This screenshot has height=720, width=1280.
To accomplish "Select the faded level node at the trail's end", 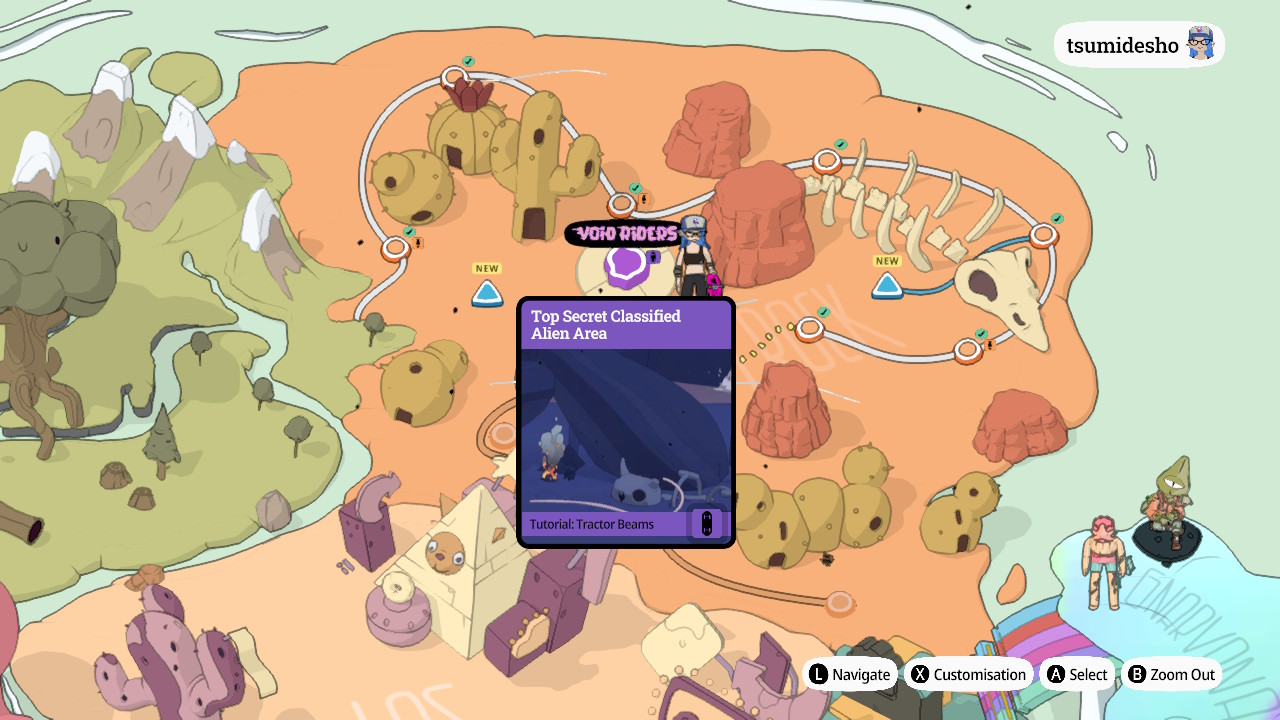I will pyautogui.click(x=839, y=603).
